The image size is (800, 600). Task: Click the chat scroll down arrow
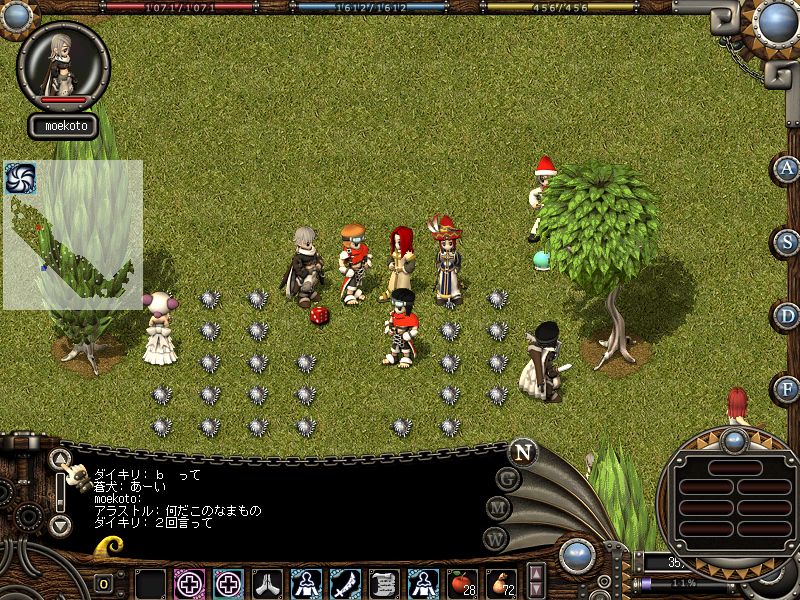[x=61, y=523]
